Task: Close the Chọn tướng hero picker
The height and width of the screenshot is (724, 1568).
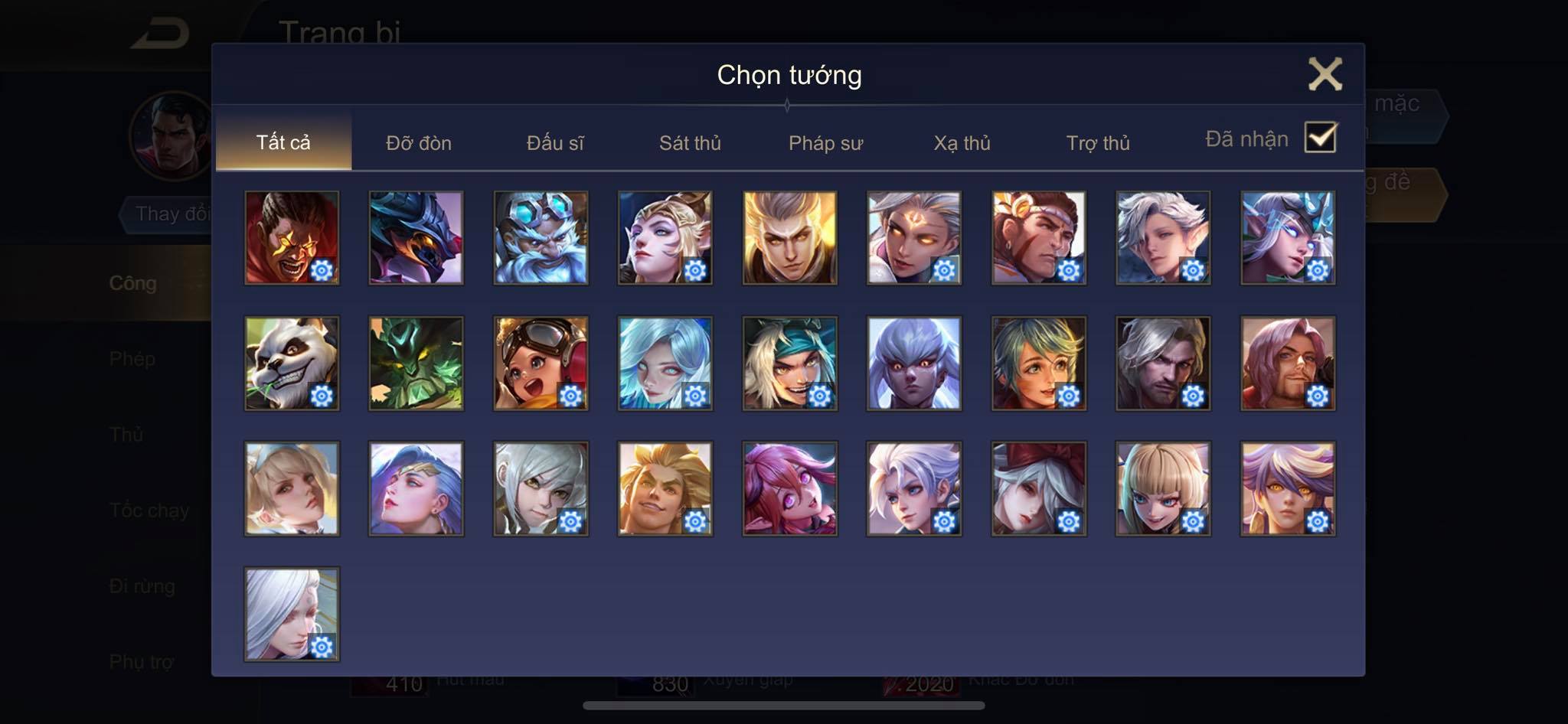Action: click(x=1325, y=74)
